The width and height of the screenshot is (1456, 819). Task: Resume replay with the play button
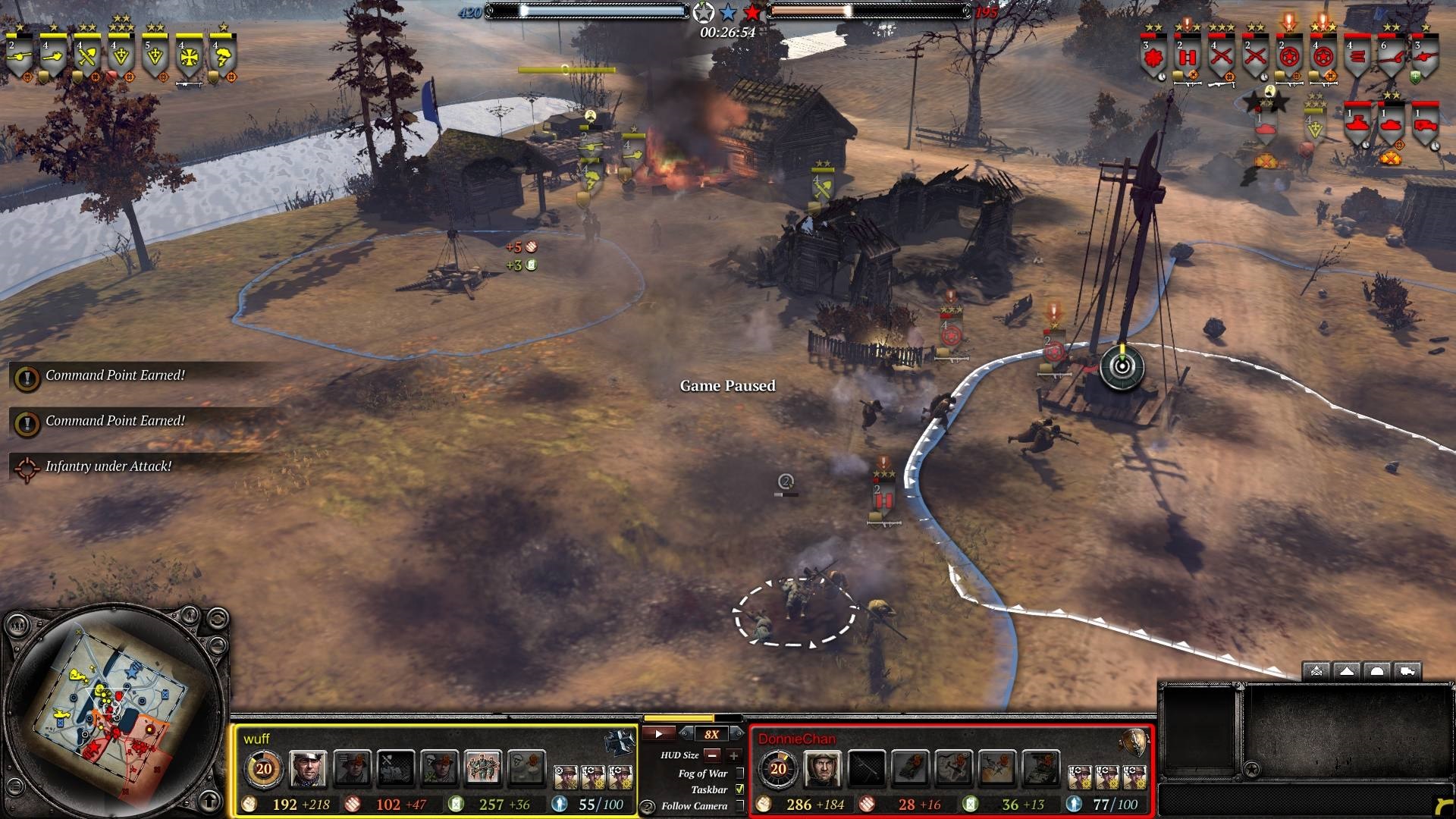click(x=658, y=733)
